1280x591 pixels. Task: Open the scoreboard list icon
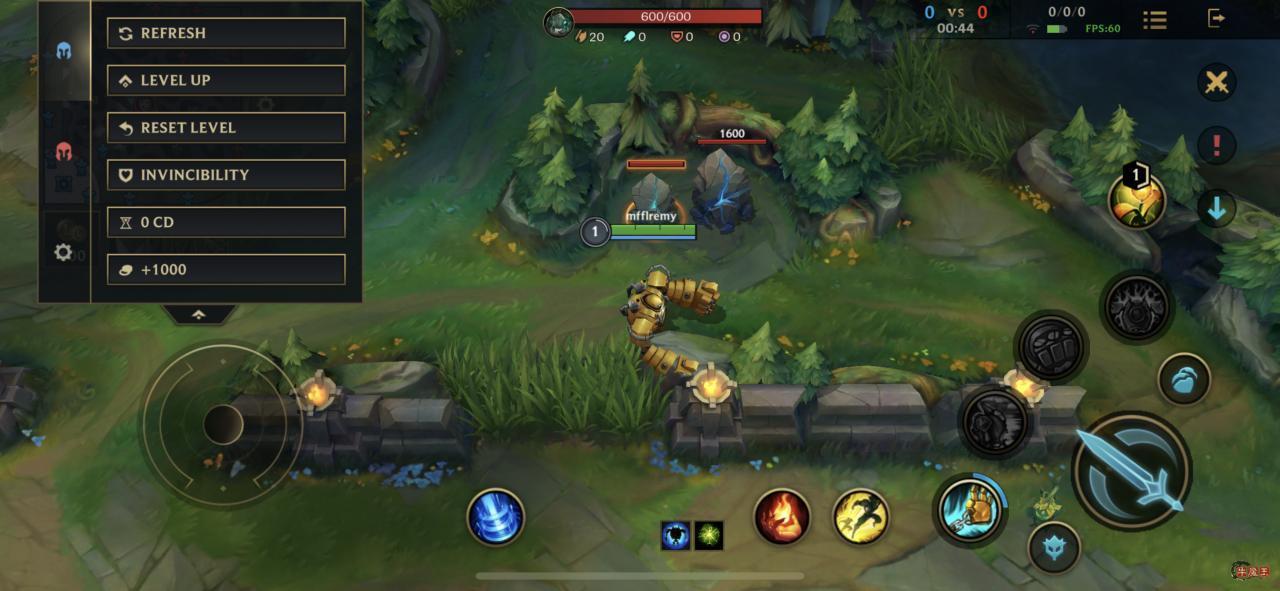point(1155,19)
